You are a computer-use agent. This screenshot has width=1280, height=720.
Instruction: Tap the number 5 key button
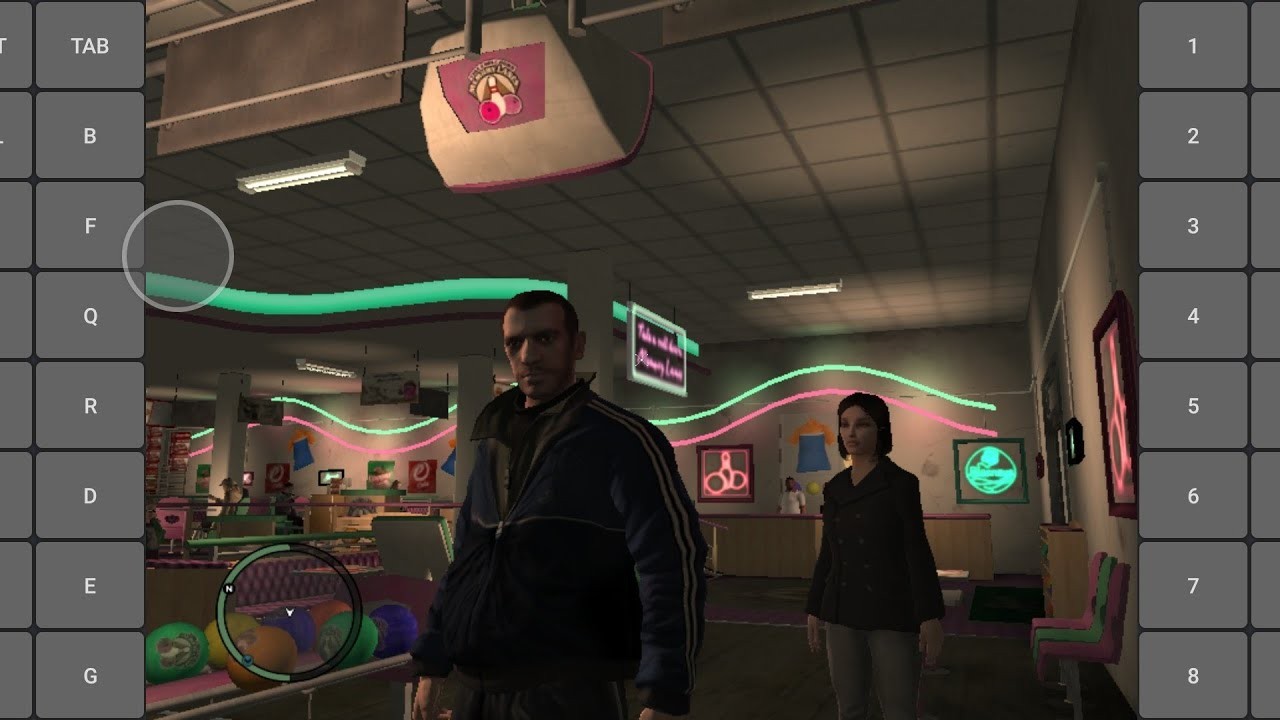(1193, 406)
